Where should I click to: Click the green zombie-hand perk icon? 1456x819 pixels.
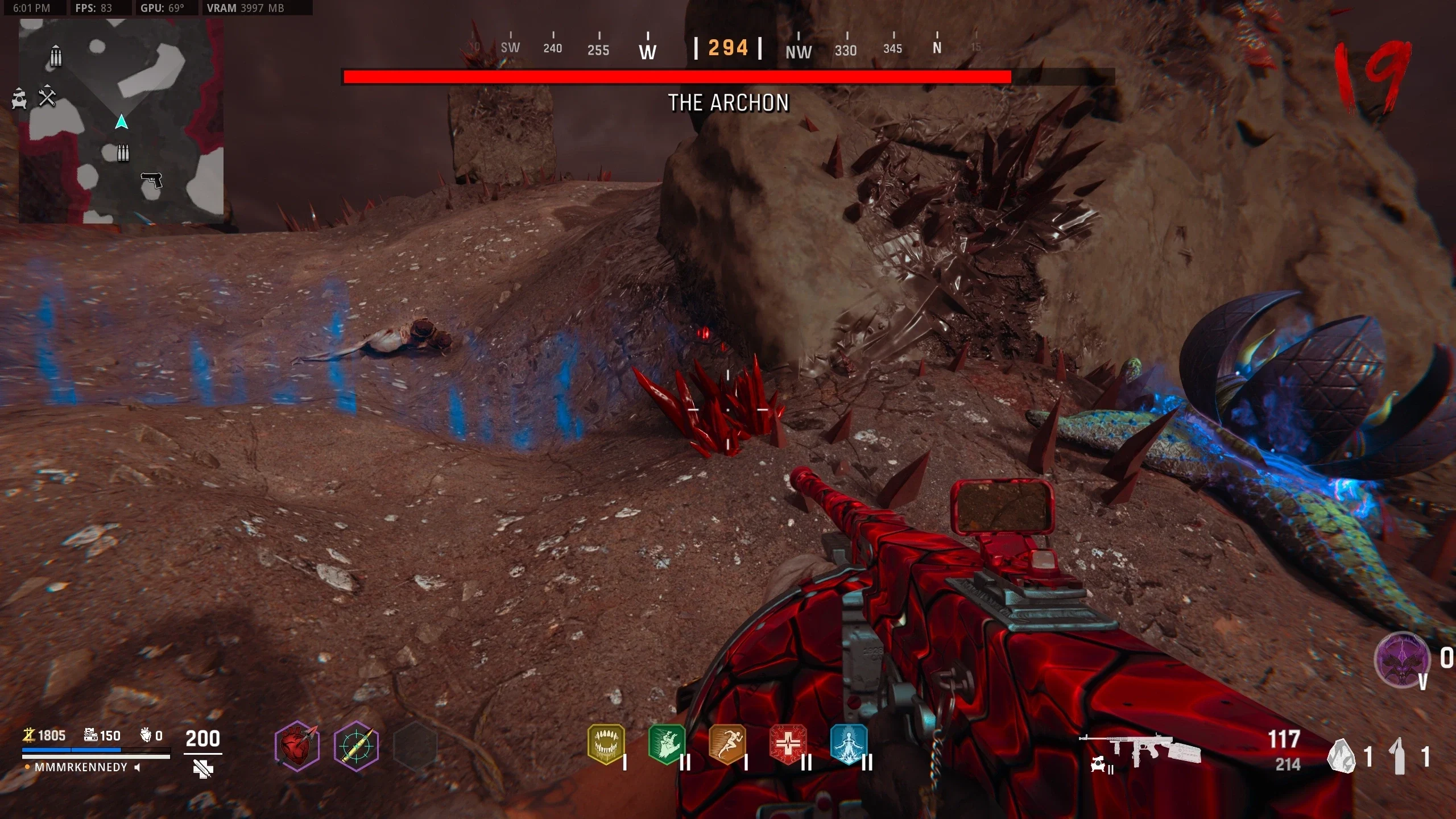pos(667,744)
